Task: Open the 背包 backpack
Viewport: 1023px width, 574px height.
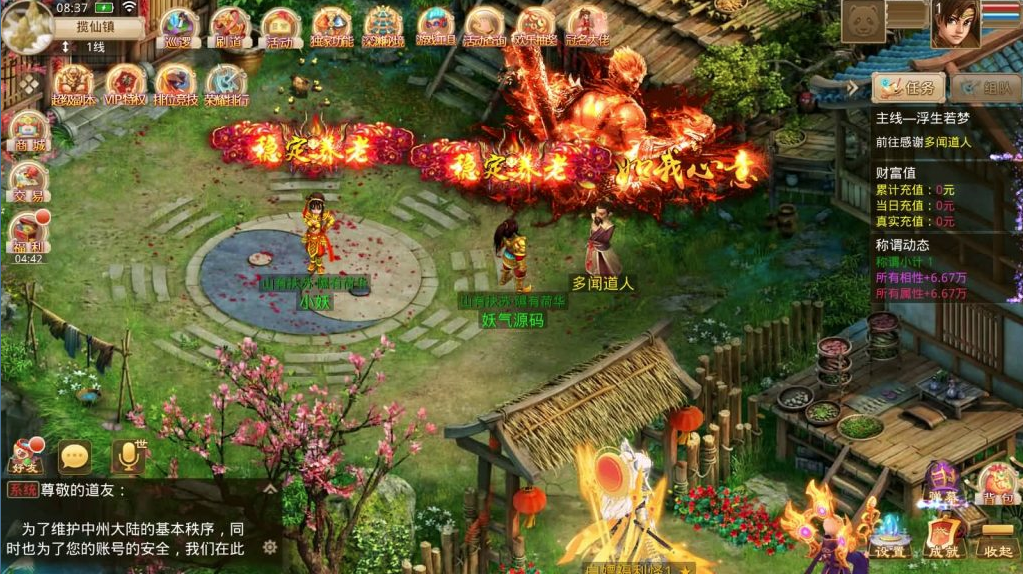Action: (996, 485)
